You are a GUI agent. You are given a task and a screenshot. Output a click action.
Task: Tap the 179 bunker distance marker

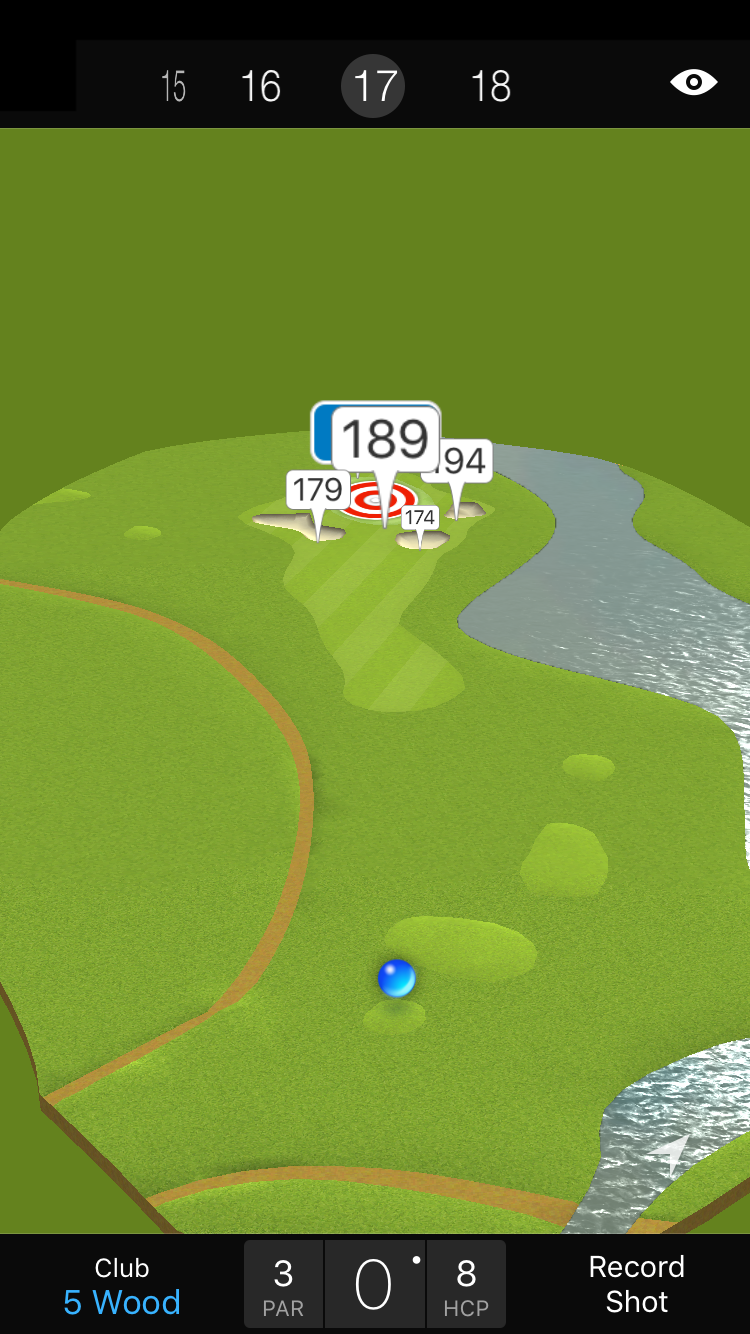coord(318,491)
